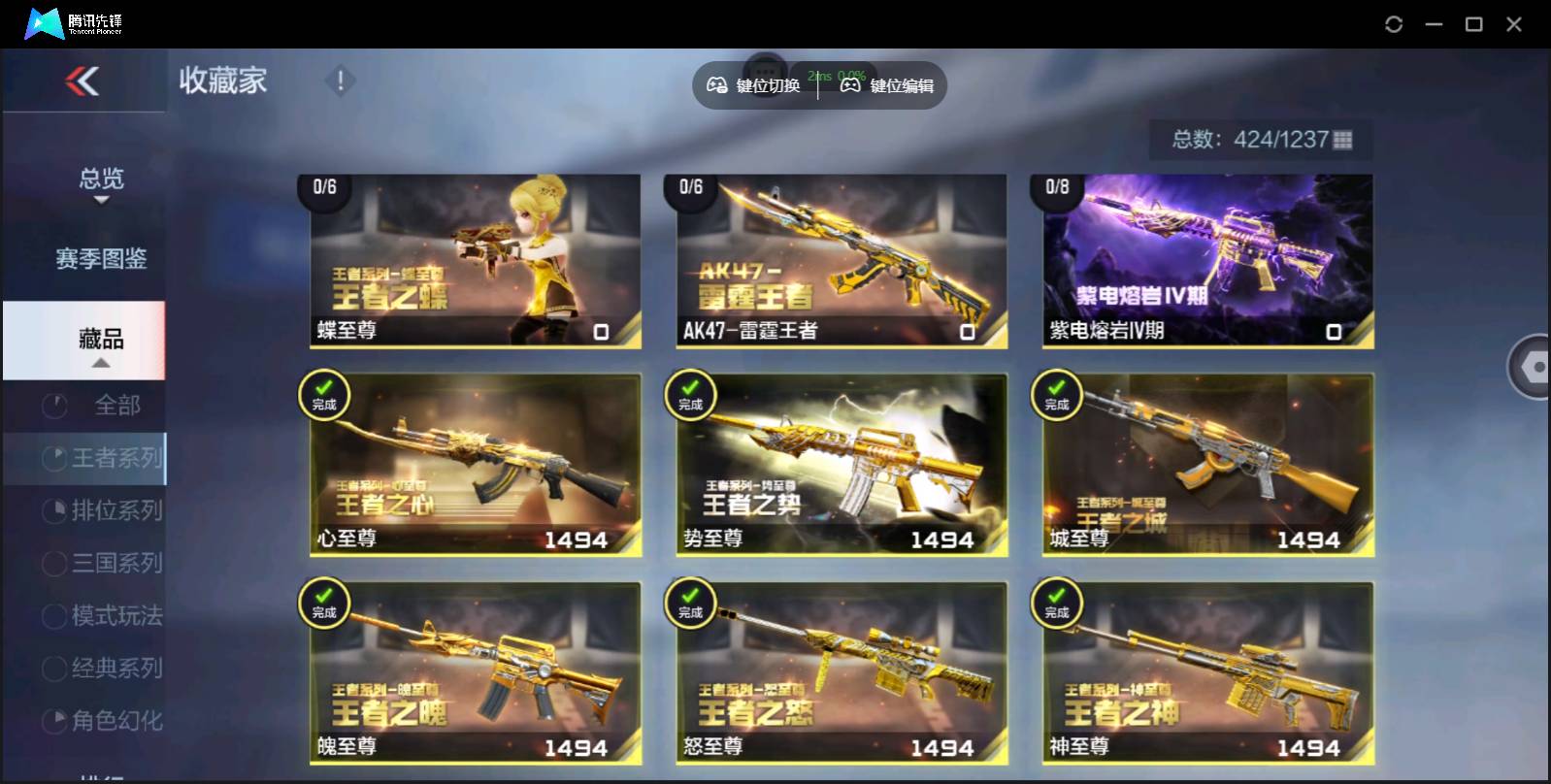Tick the checkbox on AK47-雷霆王者 card
The height and width of the screenshot is (784, 1551).
(966, 334)
